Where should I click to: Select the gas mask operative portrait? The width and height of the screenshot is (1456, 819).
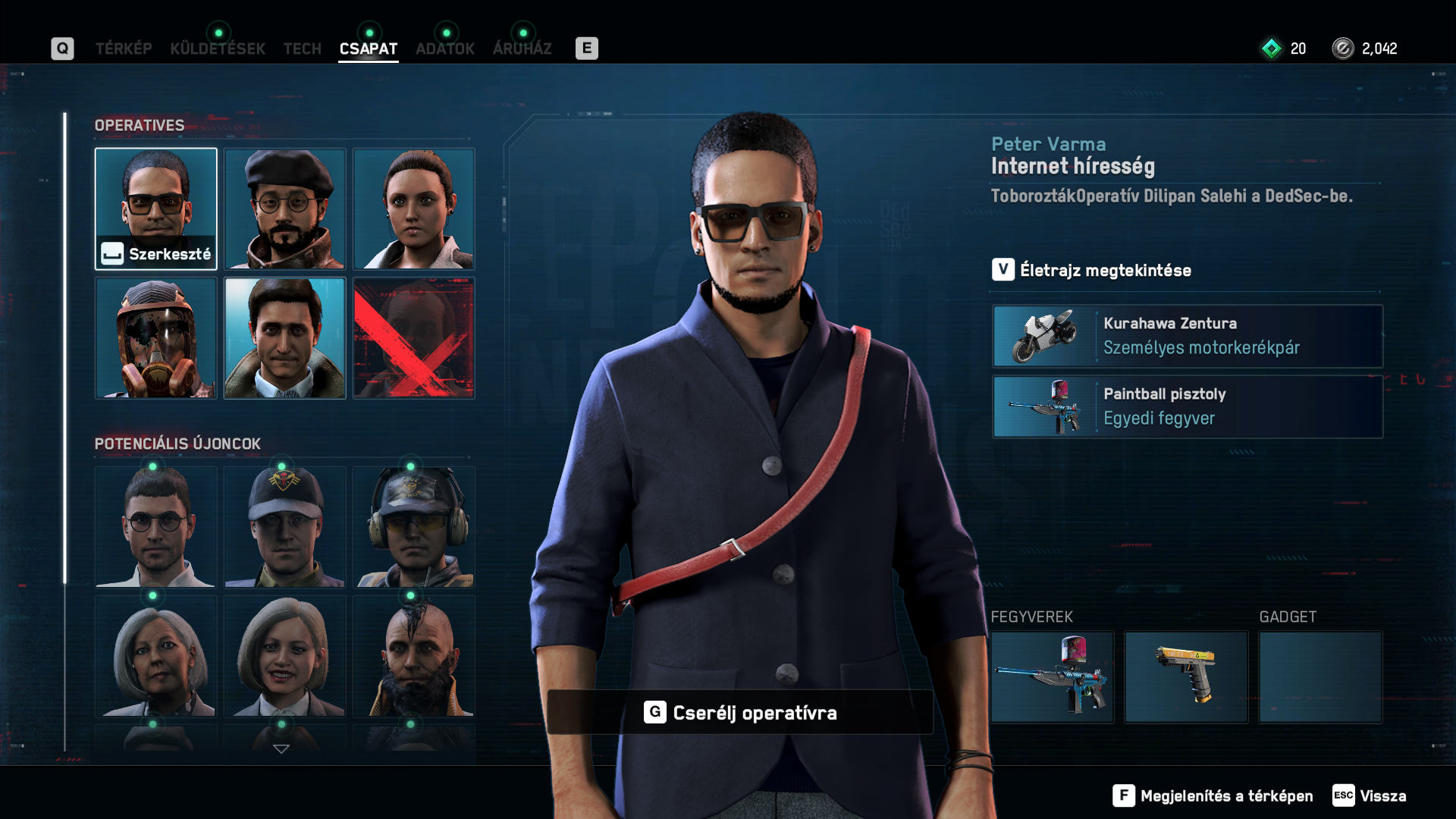(x=156, y=338)
